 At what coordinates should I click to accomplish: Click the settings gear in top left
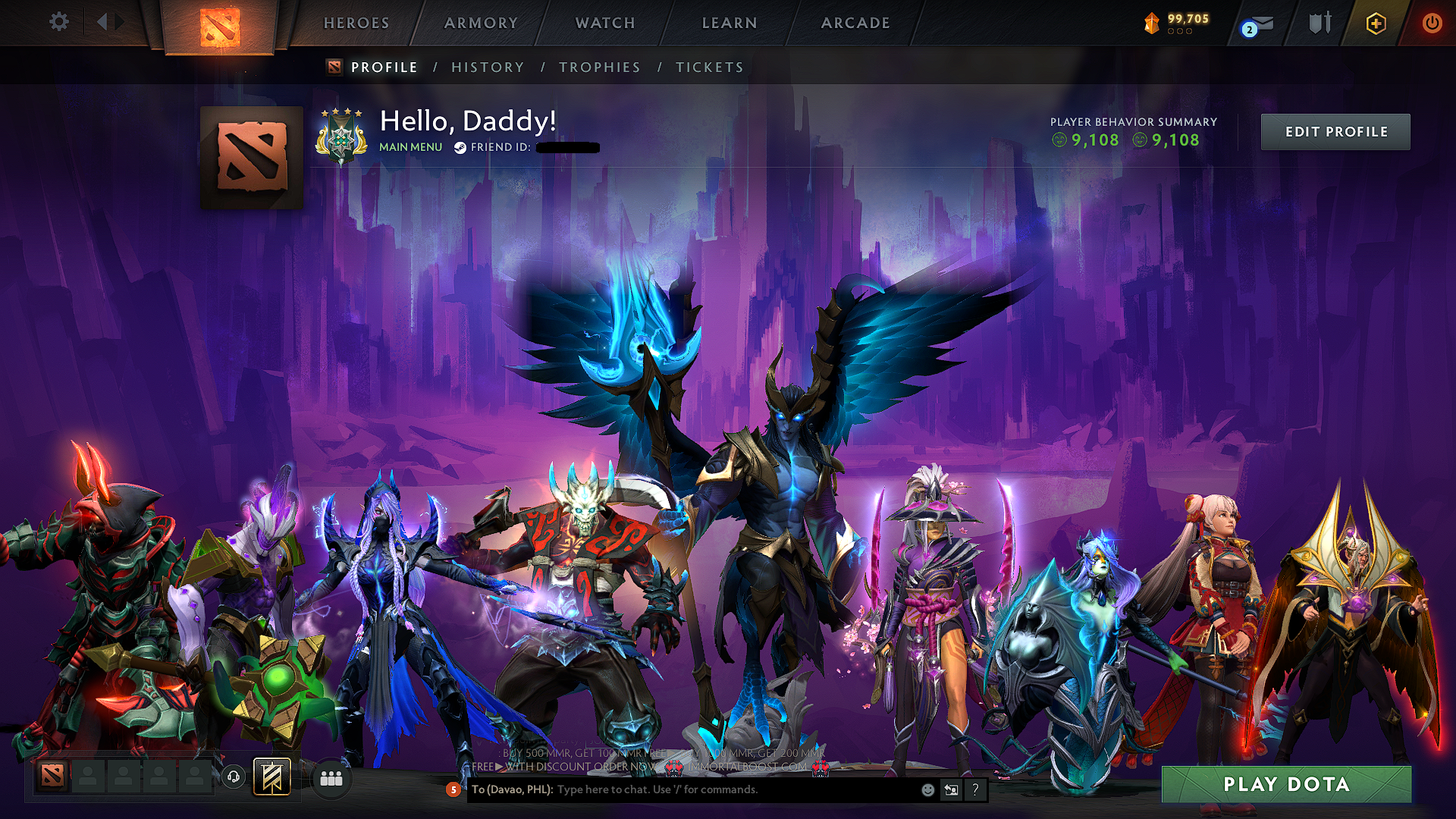pos(59,23)
